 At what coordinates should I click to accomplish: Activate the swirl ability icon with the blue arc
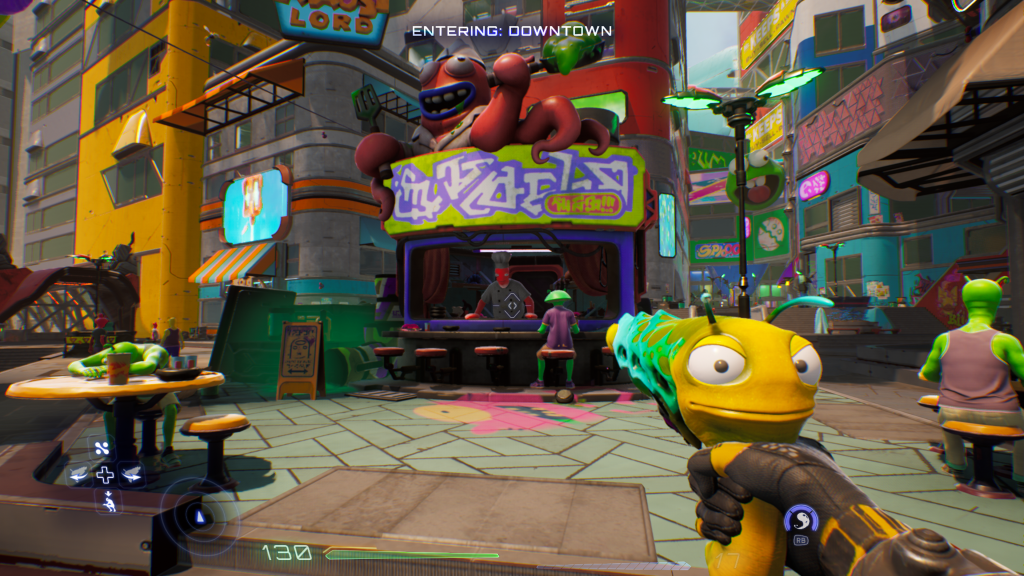800,520
